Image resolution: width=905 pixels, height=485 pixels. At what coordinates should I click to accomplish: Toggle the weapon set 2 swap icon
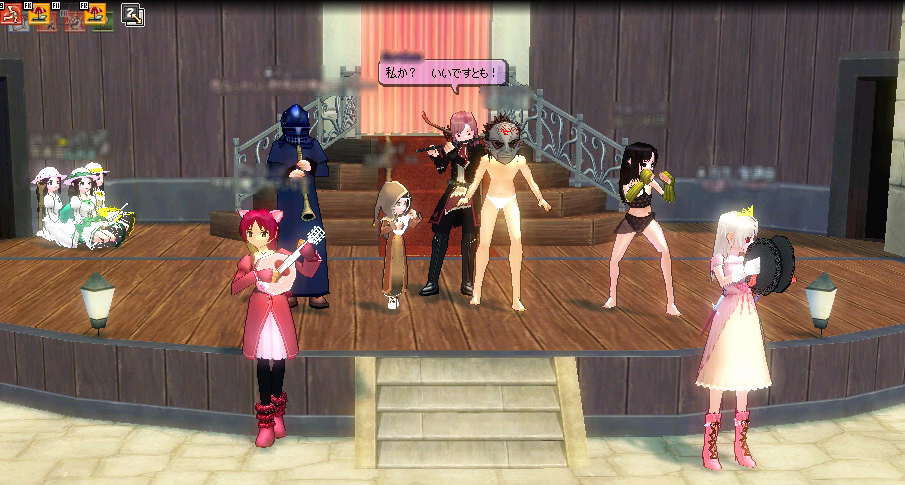tap(132, 14)
